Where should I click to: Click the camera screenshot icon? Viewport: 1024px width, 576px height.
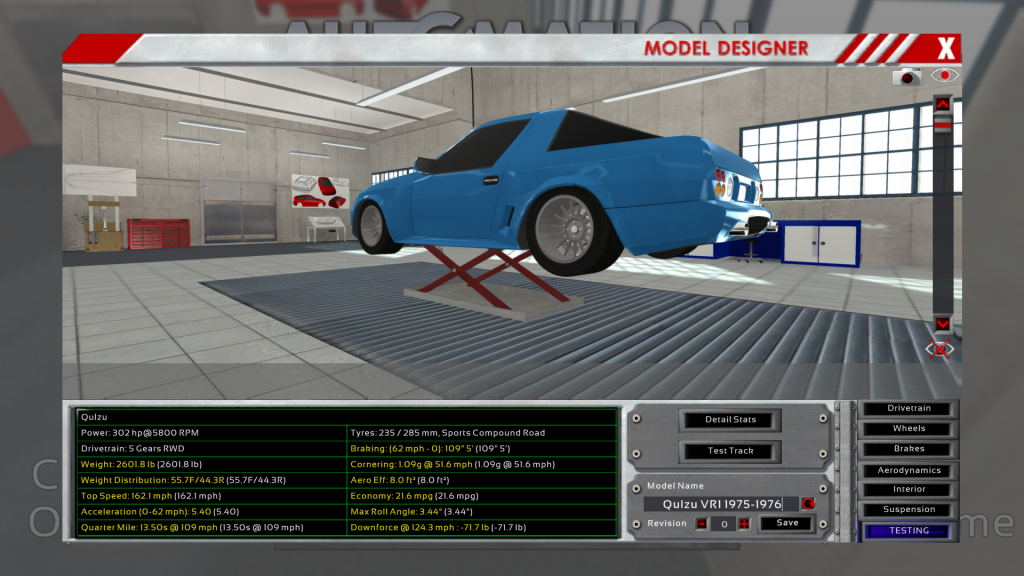(907, 76)
